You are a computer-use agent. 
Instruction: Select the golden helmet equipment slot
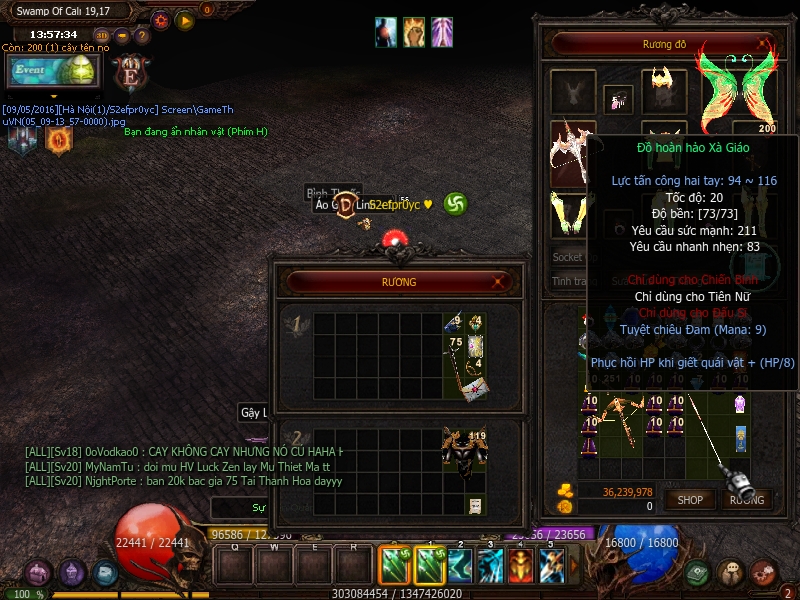(x=661, y=87)
